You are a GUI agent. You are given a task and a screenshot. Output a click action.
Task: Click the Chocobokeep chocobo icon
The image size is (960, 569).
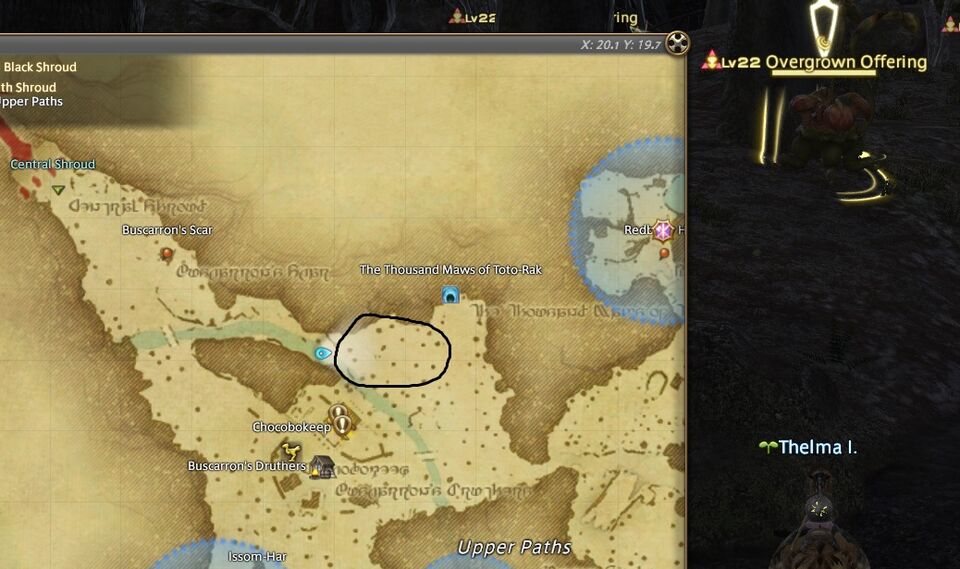click(x=292, y=449)
